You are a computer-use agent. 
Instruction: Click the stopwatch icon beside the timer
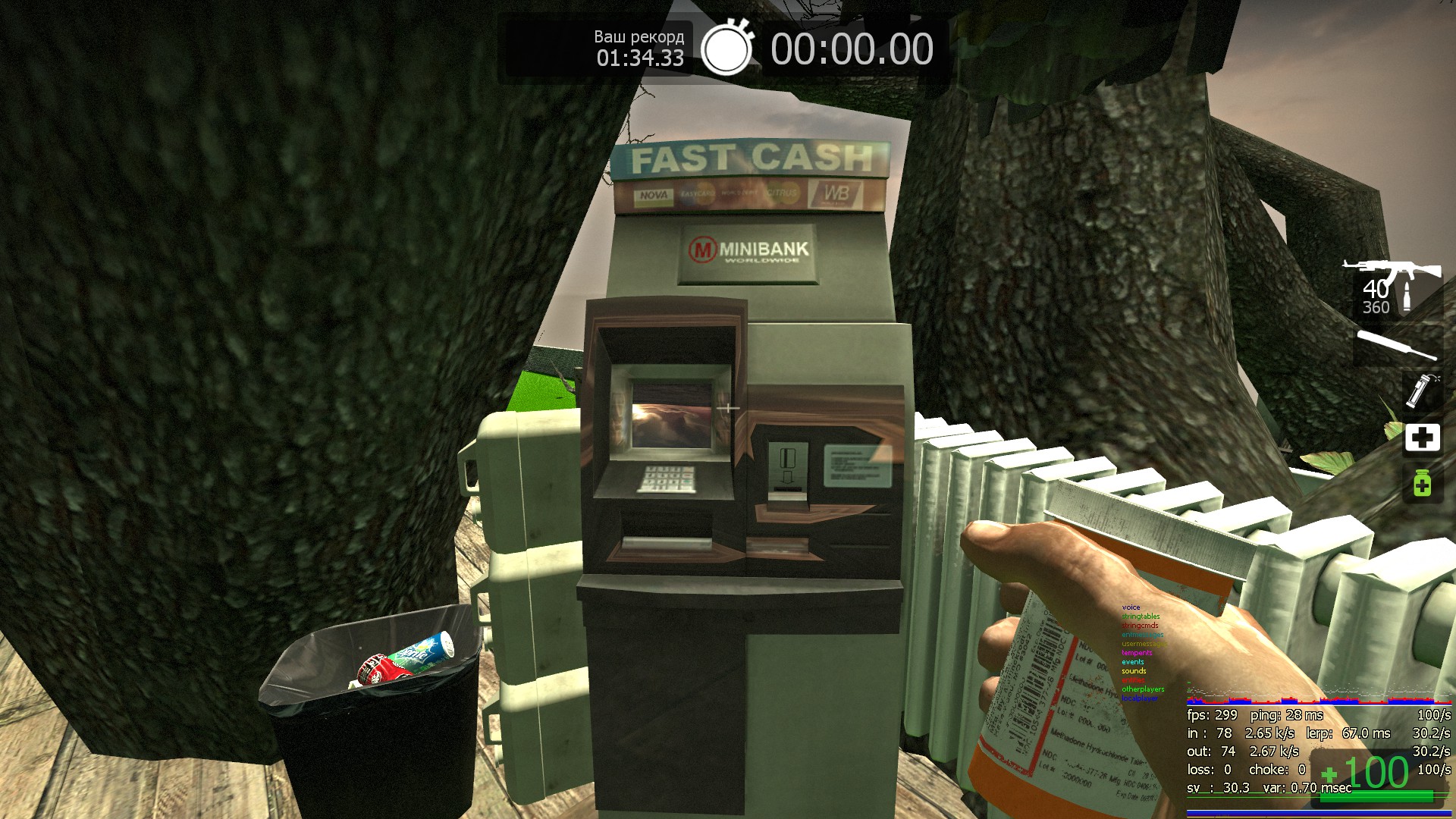(726, 49)
